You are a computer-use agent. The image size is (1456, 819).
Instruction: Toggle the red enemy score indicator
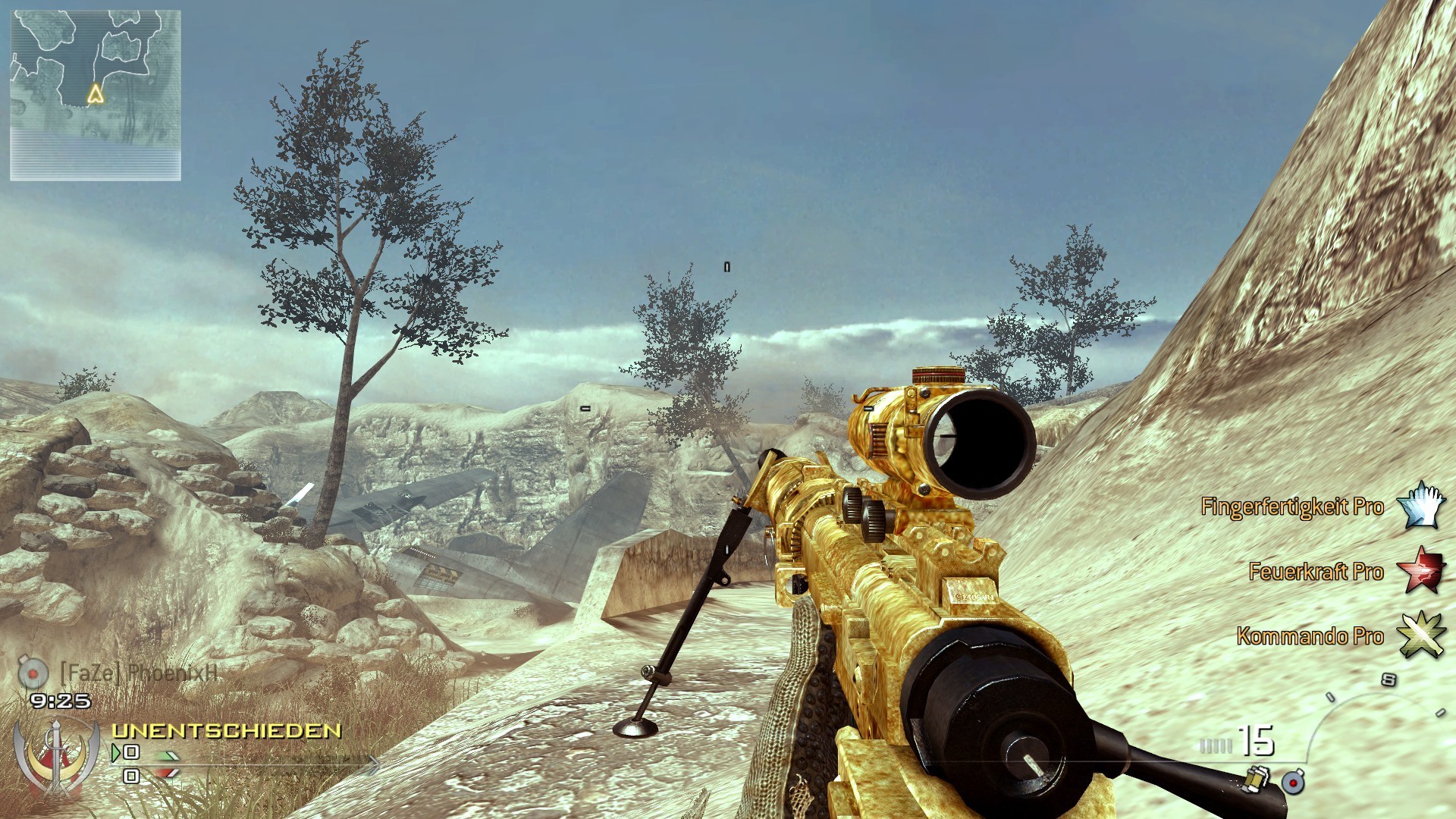167,775
